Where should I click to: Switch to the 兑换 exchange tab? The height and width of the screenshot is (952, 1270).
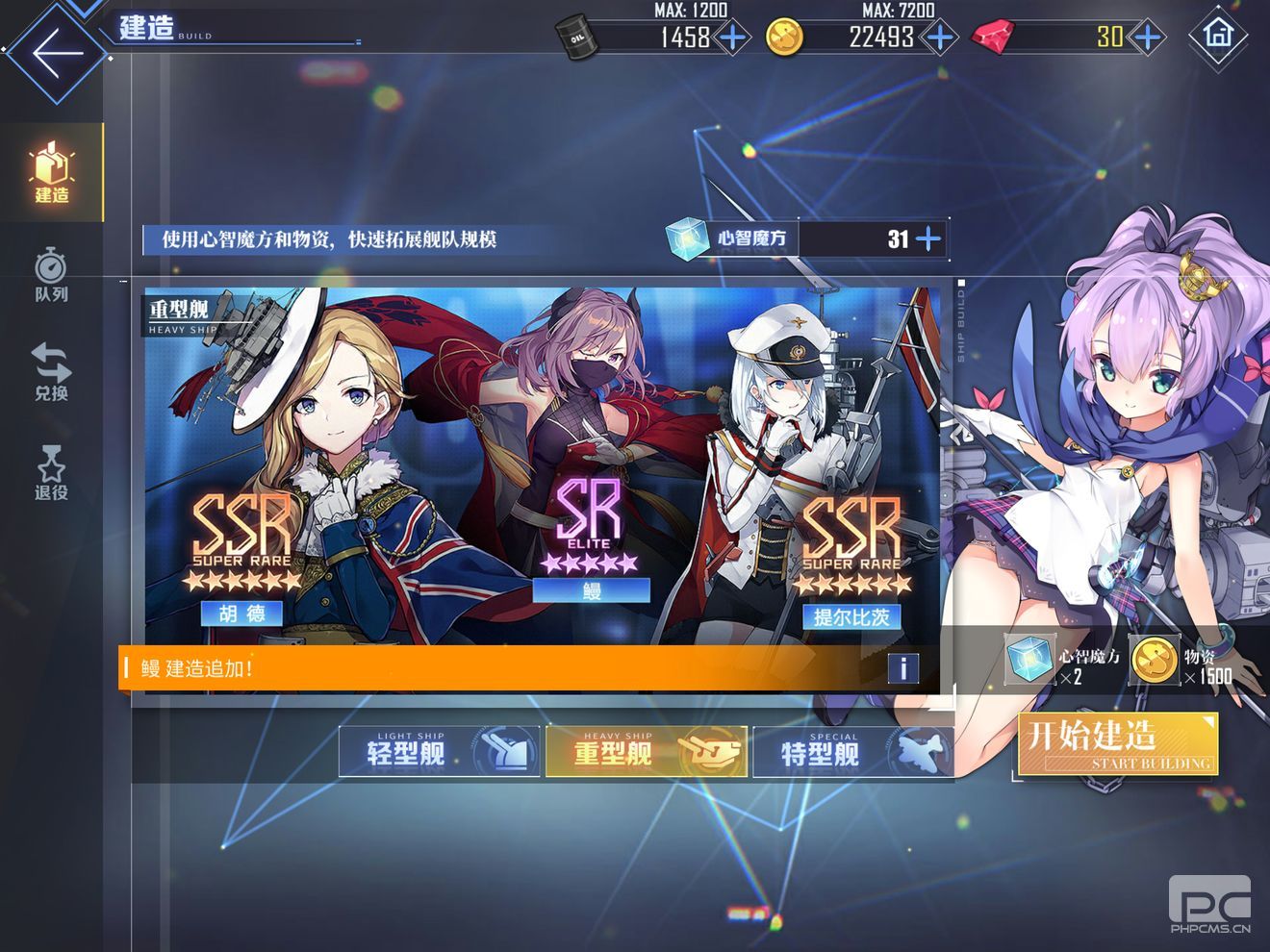pyautogui.click(x=52, y=372)
